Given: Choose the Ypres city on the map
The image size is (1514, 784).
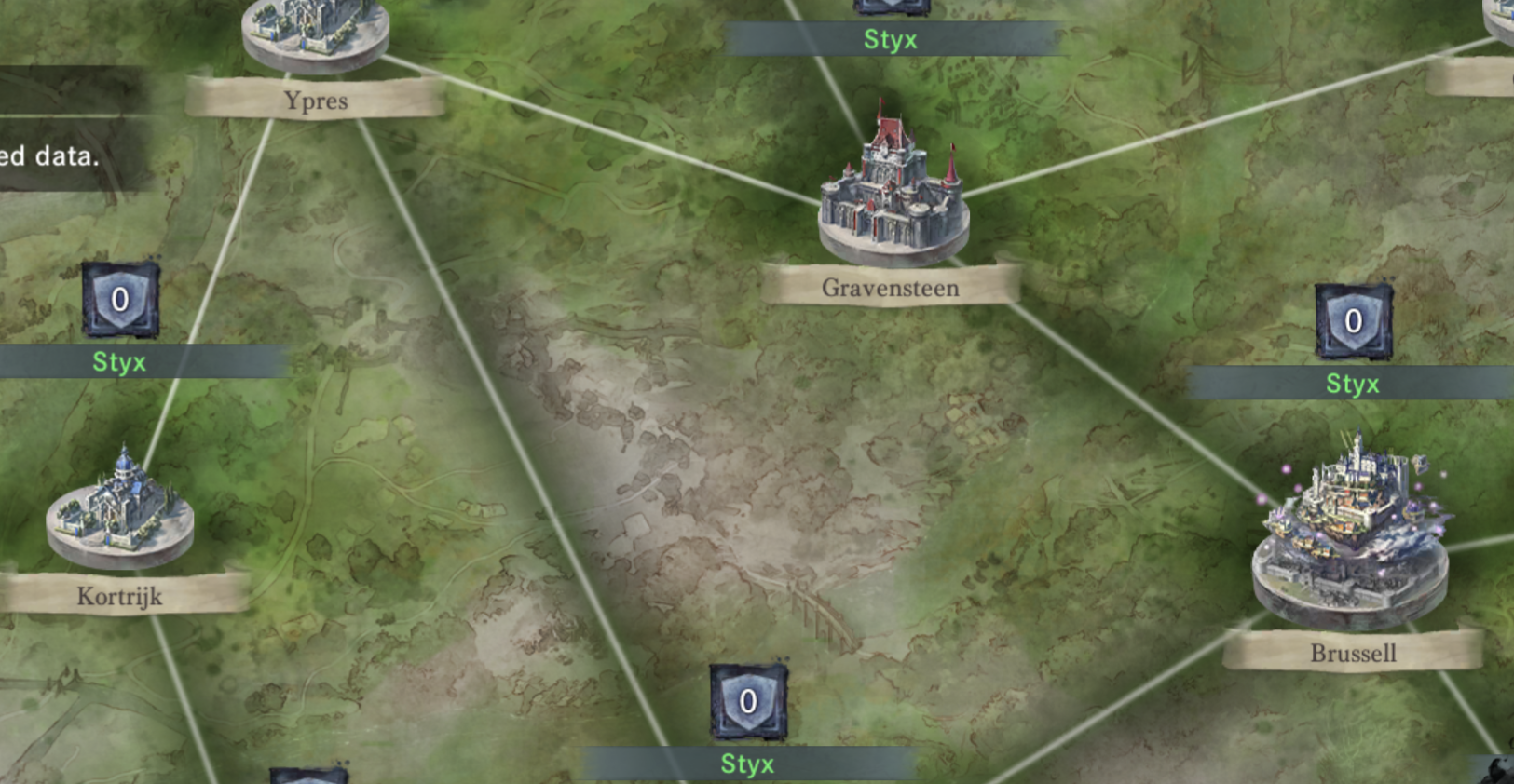Looking at the screenshot, I should point(315,35).
